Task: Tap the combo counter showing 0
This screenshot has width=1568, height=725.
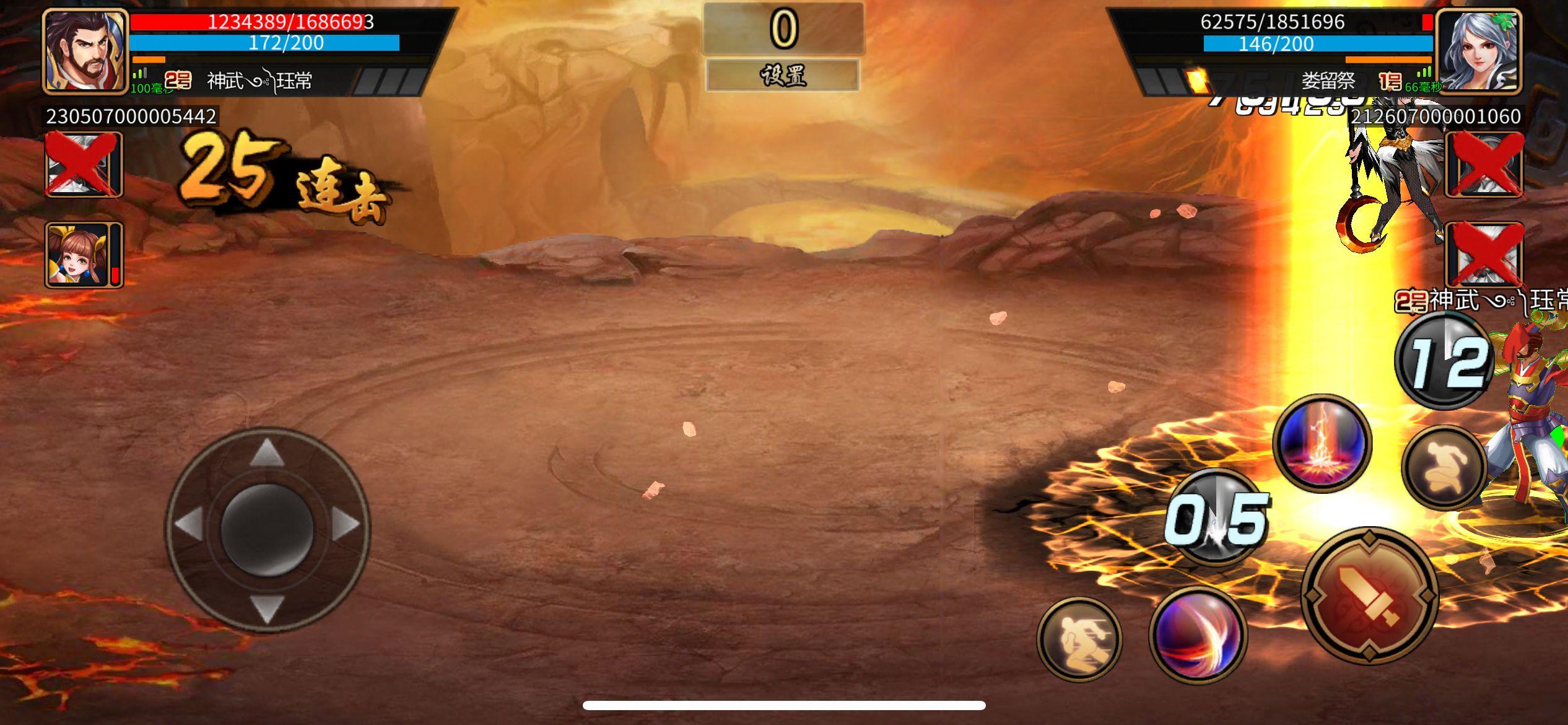Action: pyautogui.click(x=784, y=28)
